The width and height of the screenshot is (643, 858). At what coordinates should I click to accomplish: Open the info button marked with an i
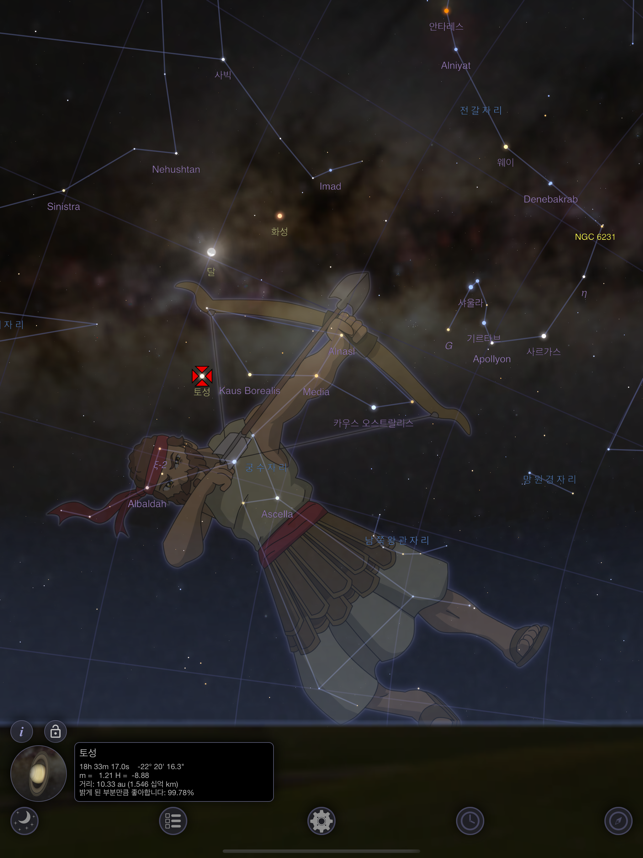click(22, 731)
